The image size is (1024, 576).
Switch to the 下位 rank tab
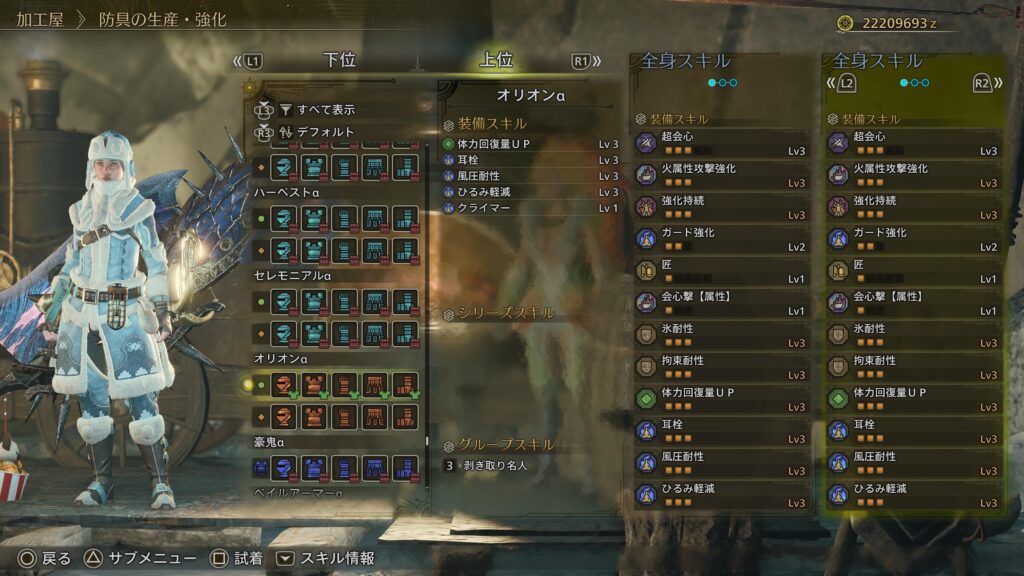[339, 61]
